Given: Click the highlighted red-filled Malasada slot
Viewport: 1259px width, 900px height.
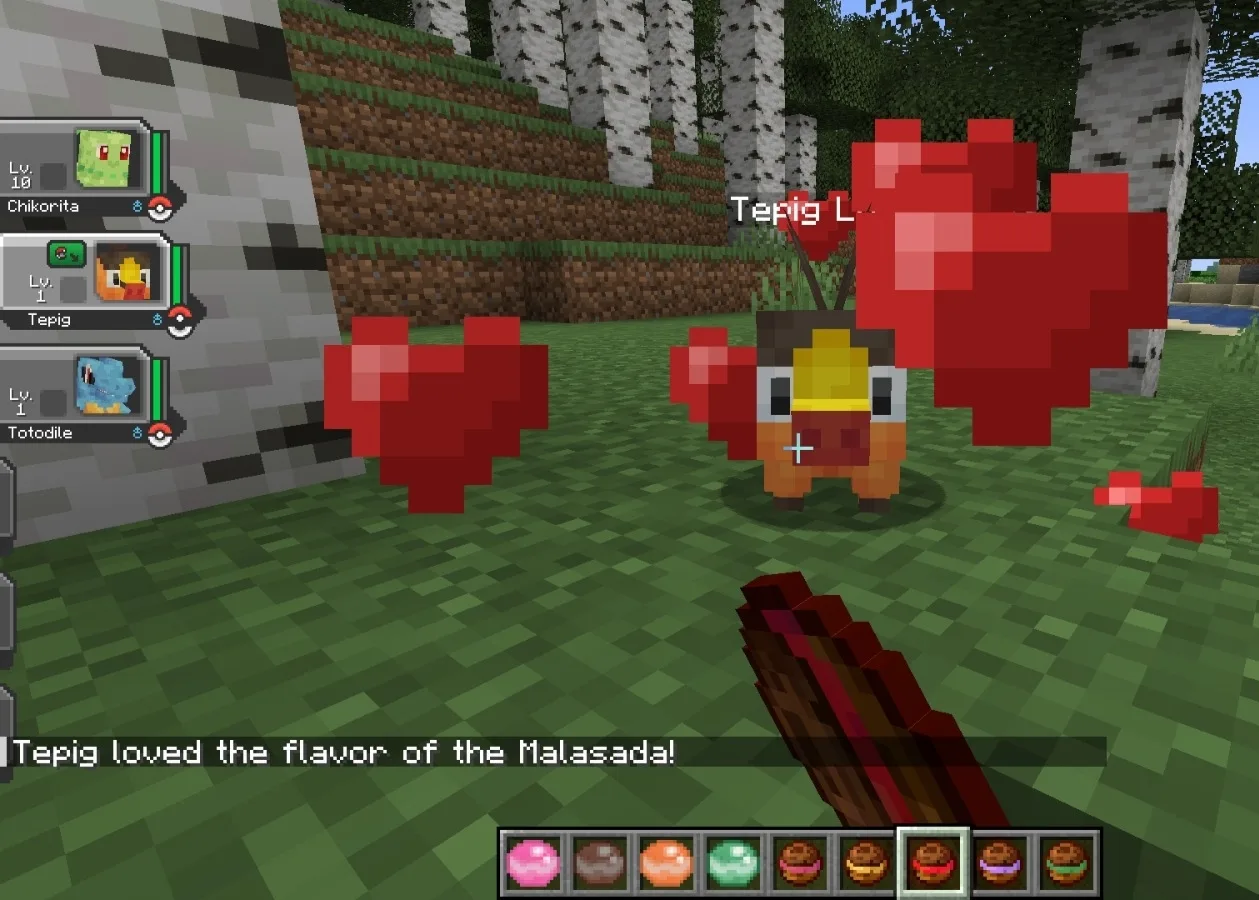Looking at the screenshot, I should [x=933, y=862].
